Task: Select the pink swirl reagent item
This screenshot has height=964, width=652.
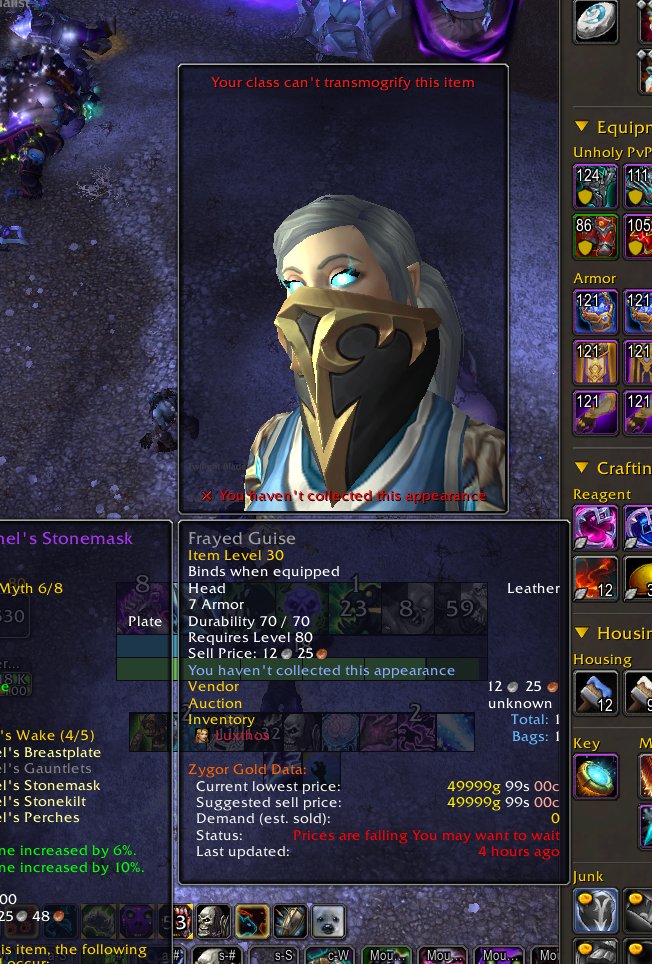Action: 594,526
